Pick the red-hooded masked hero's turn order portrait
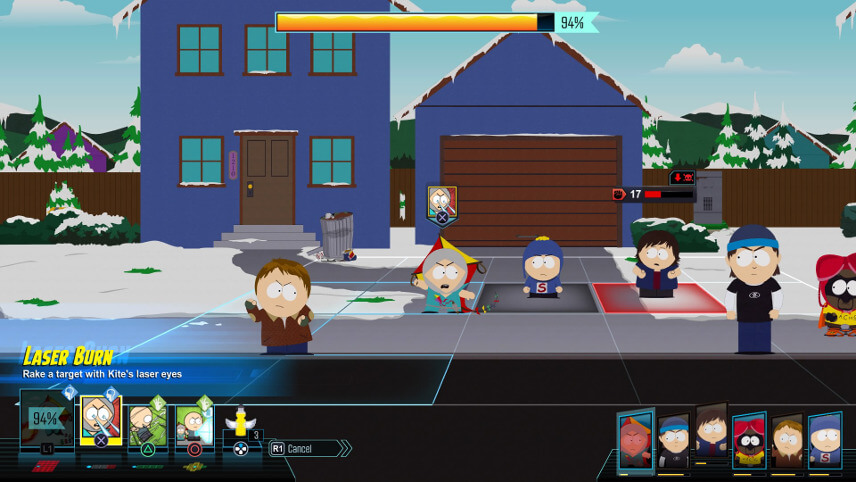 [748, 440]
